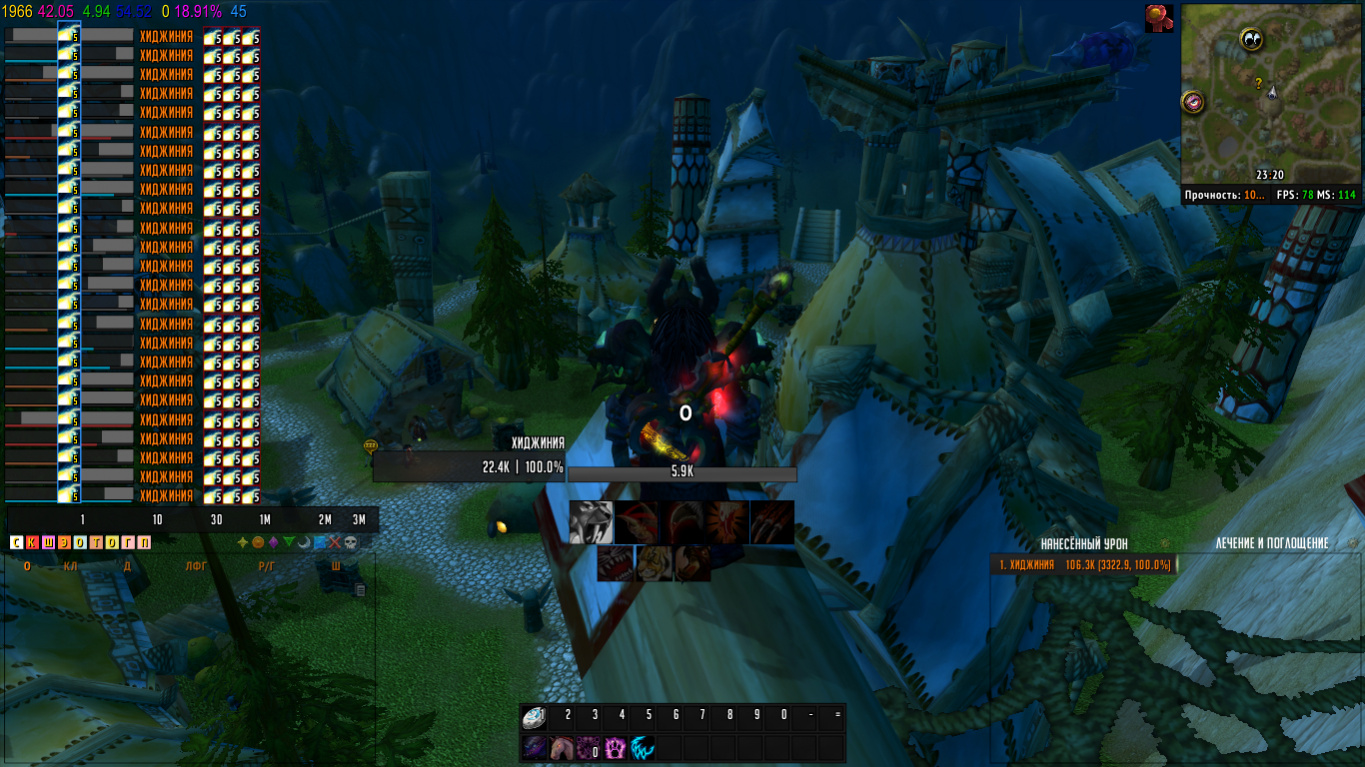The width and height of the screenshot is (1365, 767).
Task: Select the grey sabertooth cat form icon
Action: coord(591,522)
